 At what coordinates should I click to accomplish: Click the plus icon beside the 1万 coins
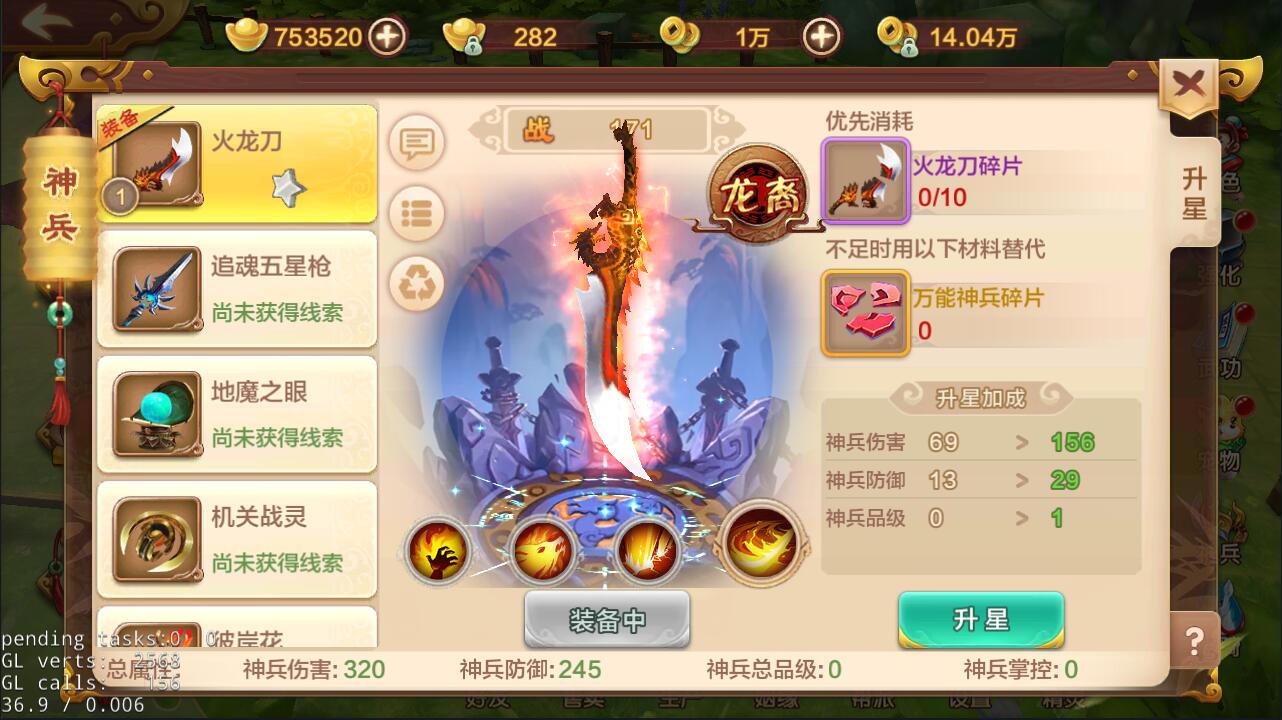click(820, 36)
